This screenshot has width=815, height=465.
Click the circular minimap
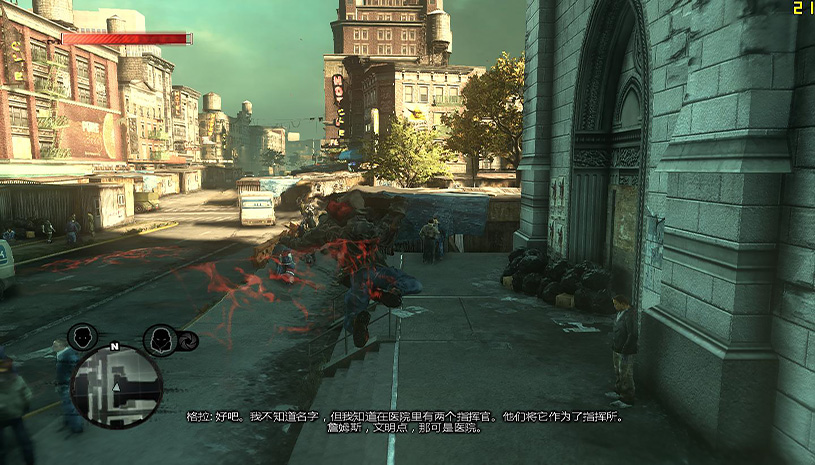[117, 385]
